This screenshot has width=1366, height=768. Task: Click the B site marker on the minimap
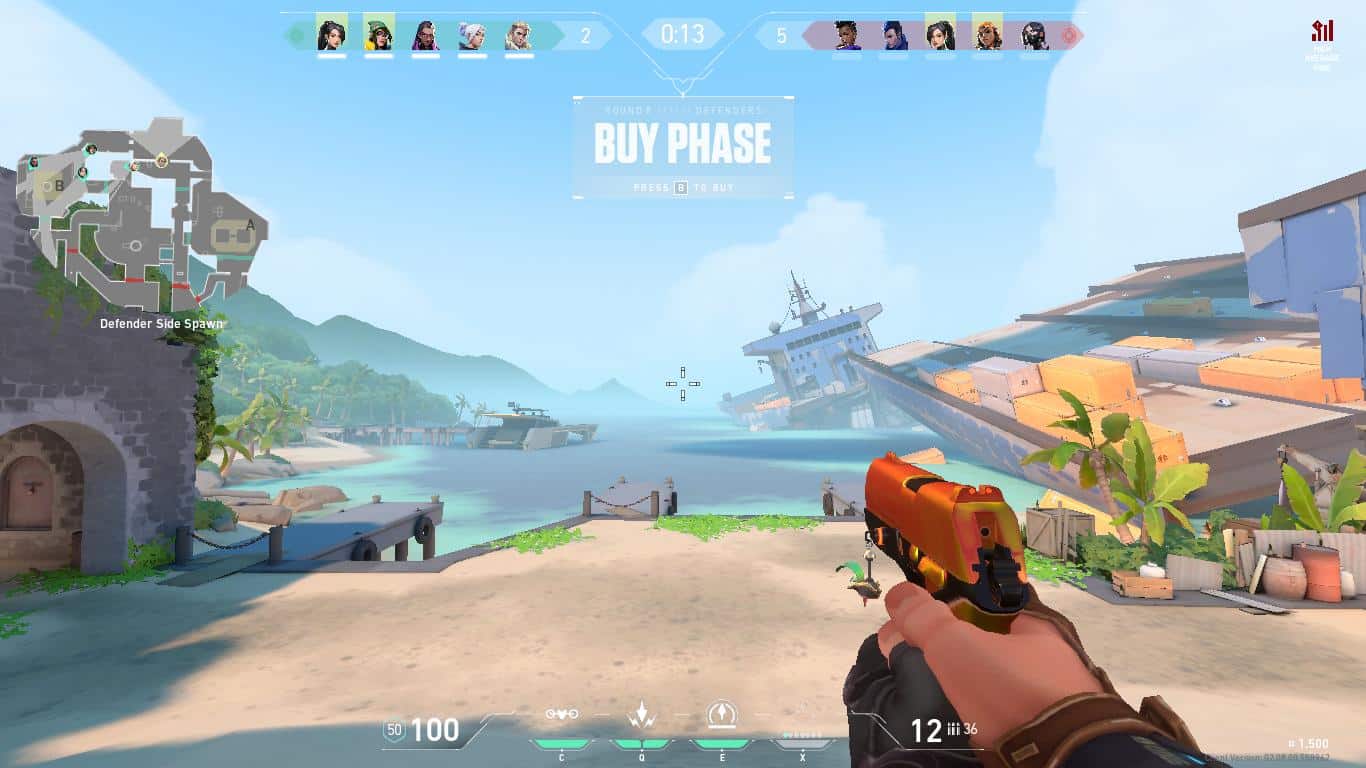60,186
